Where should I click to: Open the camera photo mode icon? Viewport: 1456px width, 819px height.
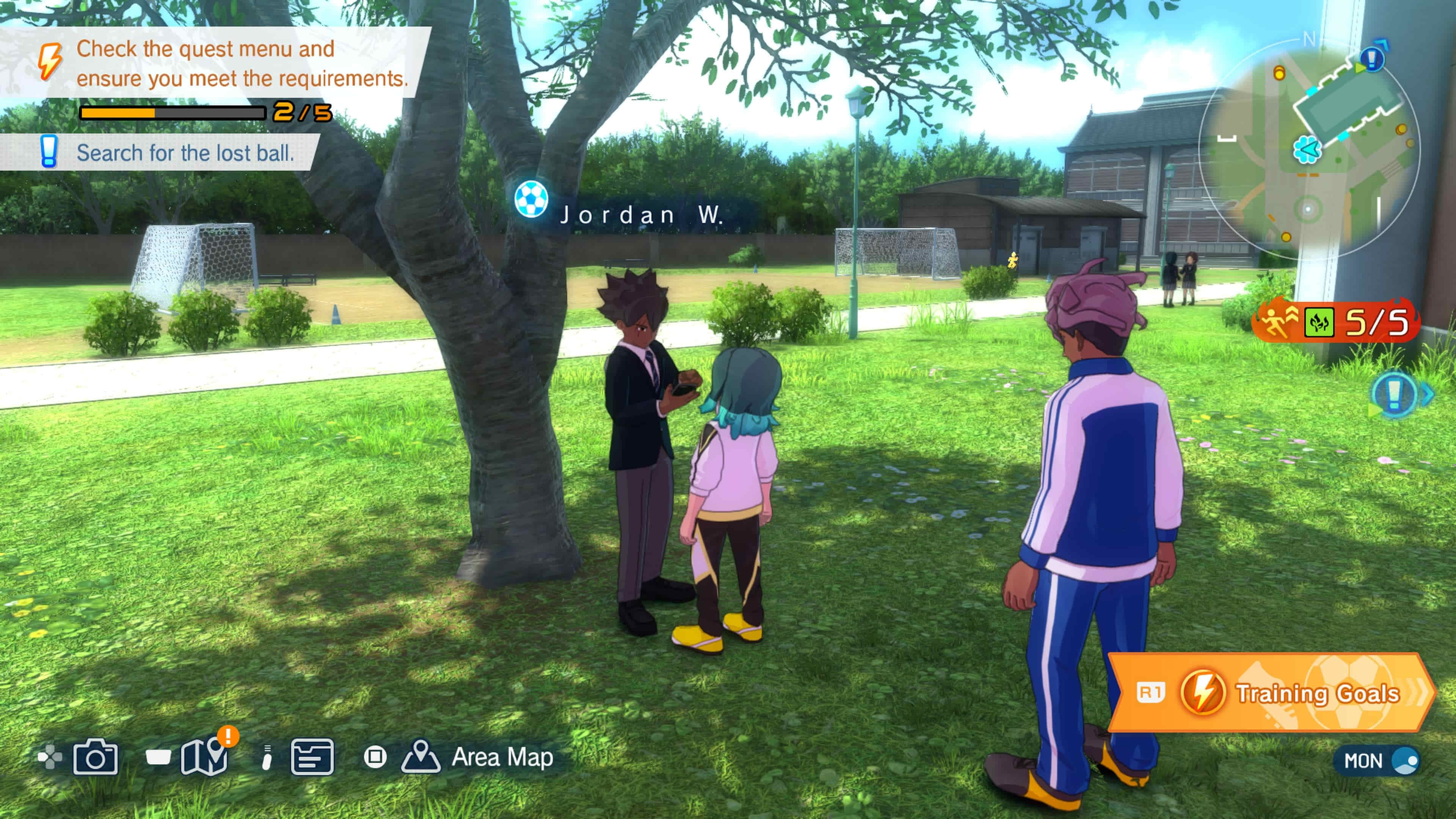tap(95, 757)
